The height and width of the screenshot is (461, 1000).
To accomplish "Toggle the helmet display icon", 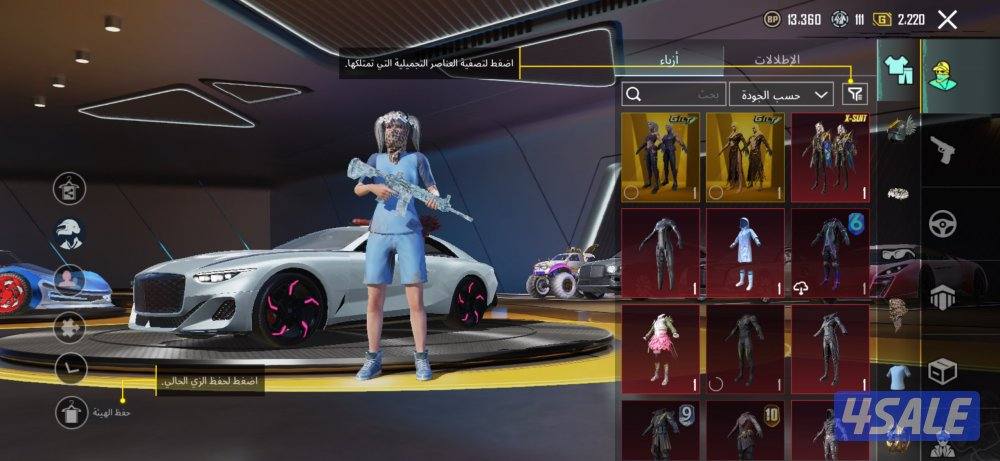I will (70, 233).
